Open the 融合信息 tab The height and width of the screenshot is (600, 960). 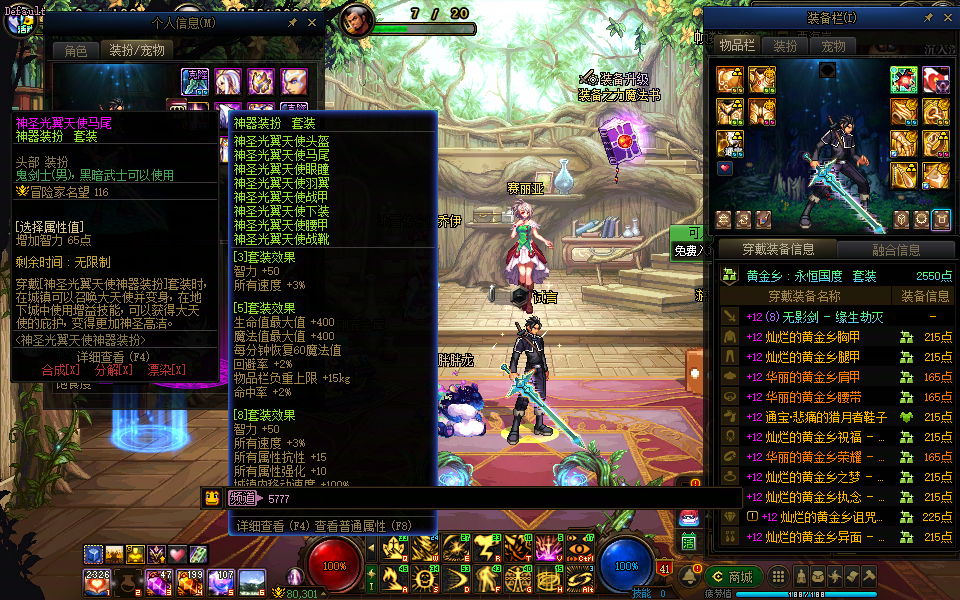tap(895, 250)
